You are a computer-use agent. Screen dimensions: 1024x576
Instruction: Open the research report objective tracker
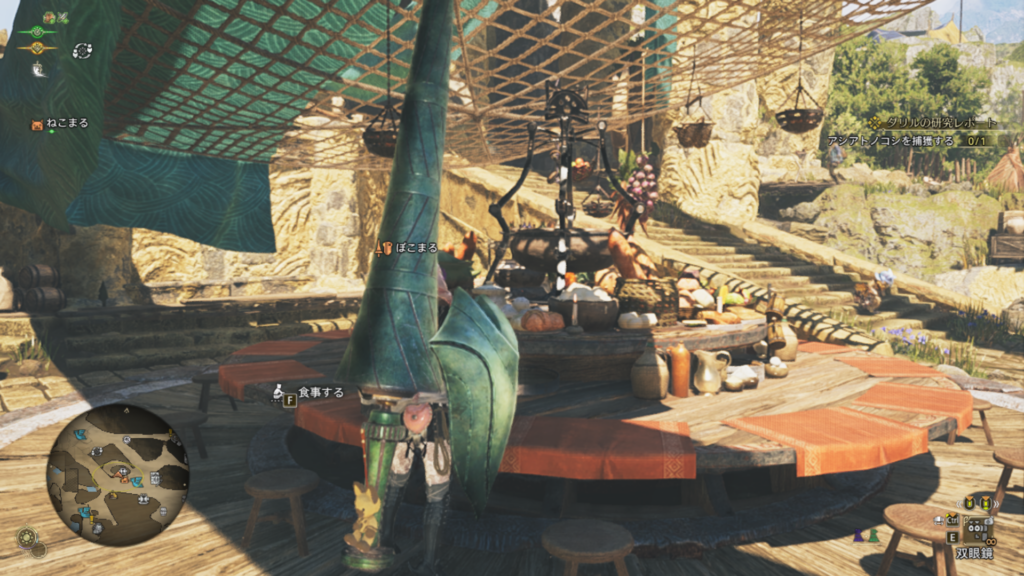(x=934, y=122)
